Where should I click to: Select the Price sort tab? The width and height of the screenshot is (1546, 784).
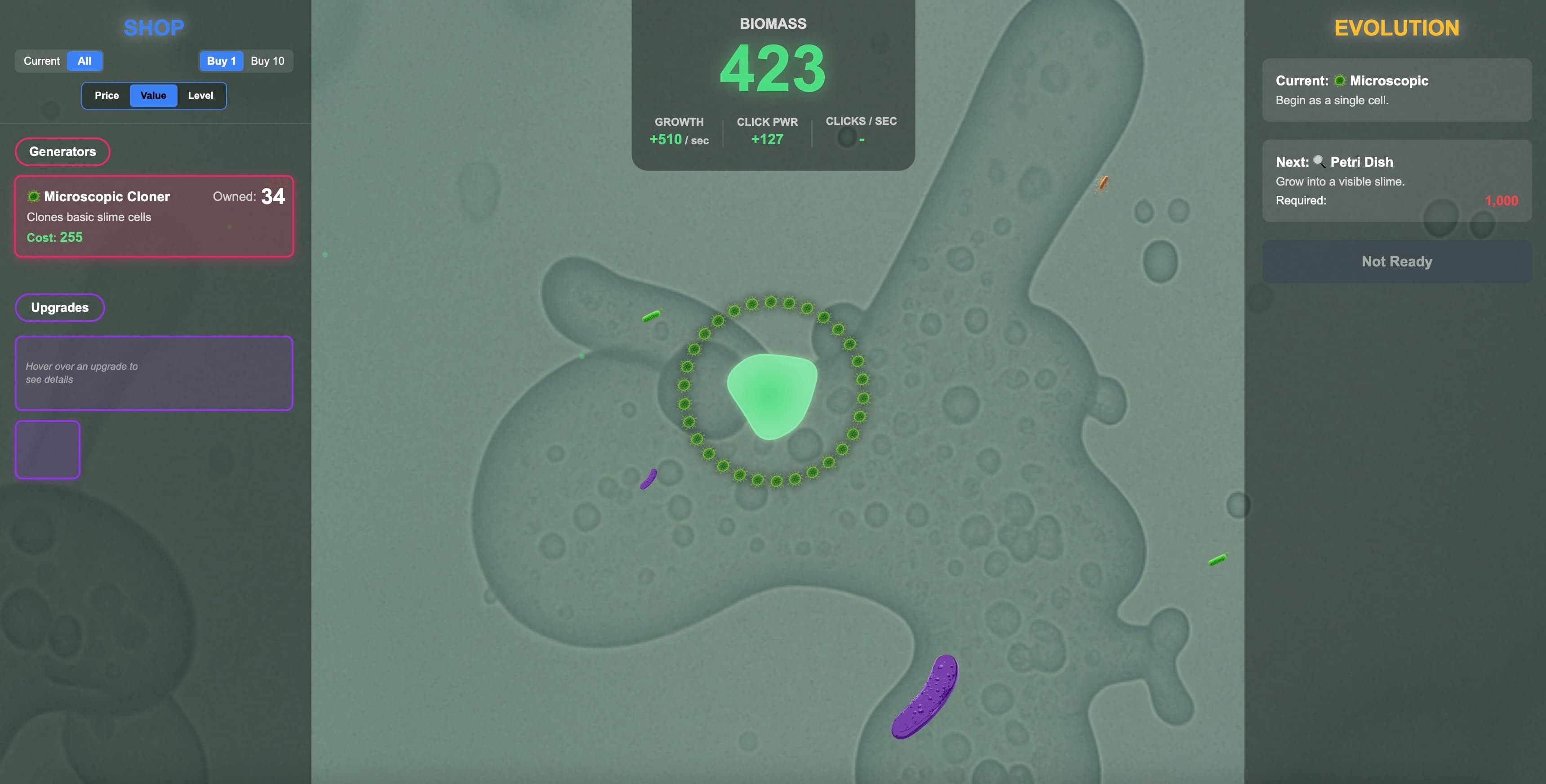point(107,95)
